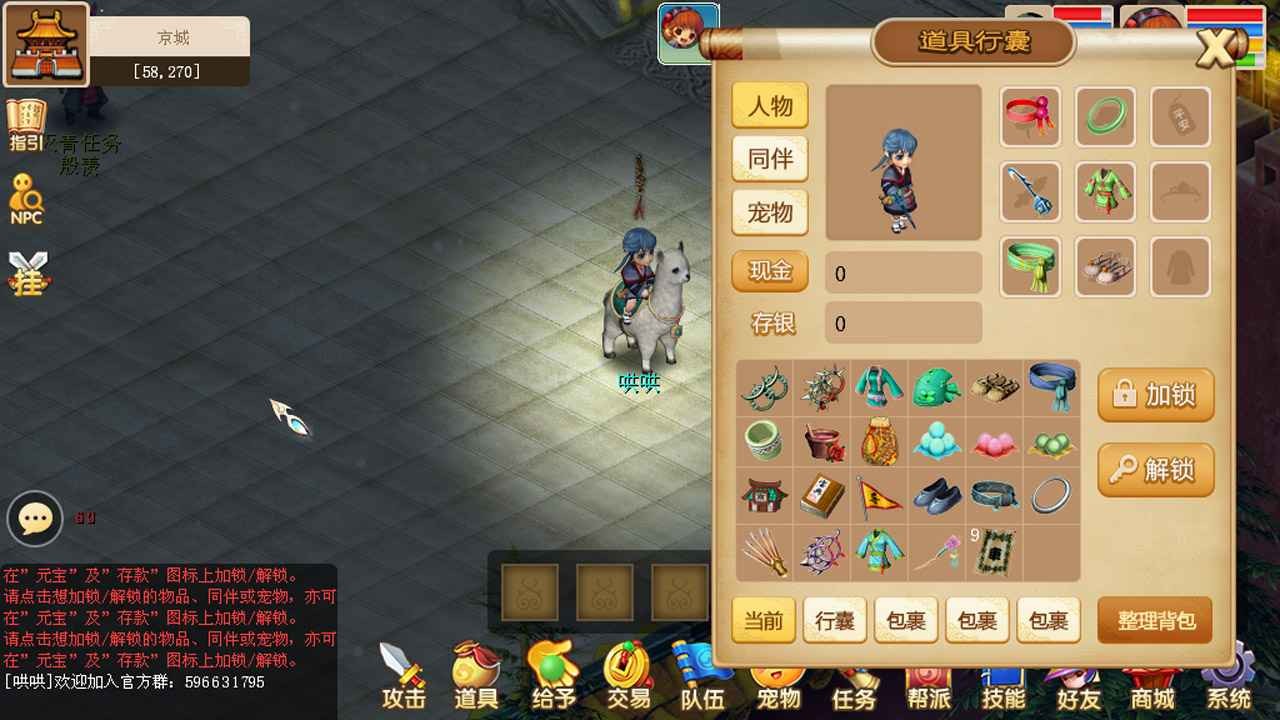Open the 技能 skills book icon

1003,678
